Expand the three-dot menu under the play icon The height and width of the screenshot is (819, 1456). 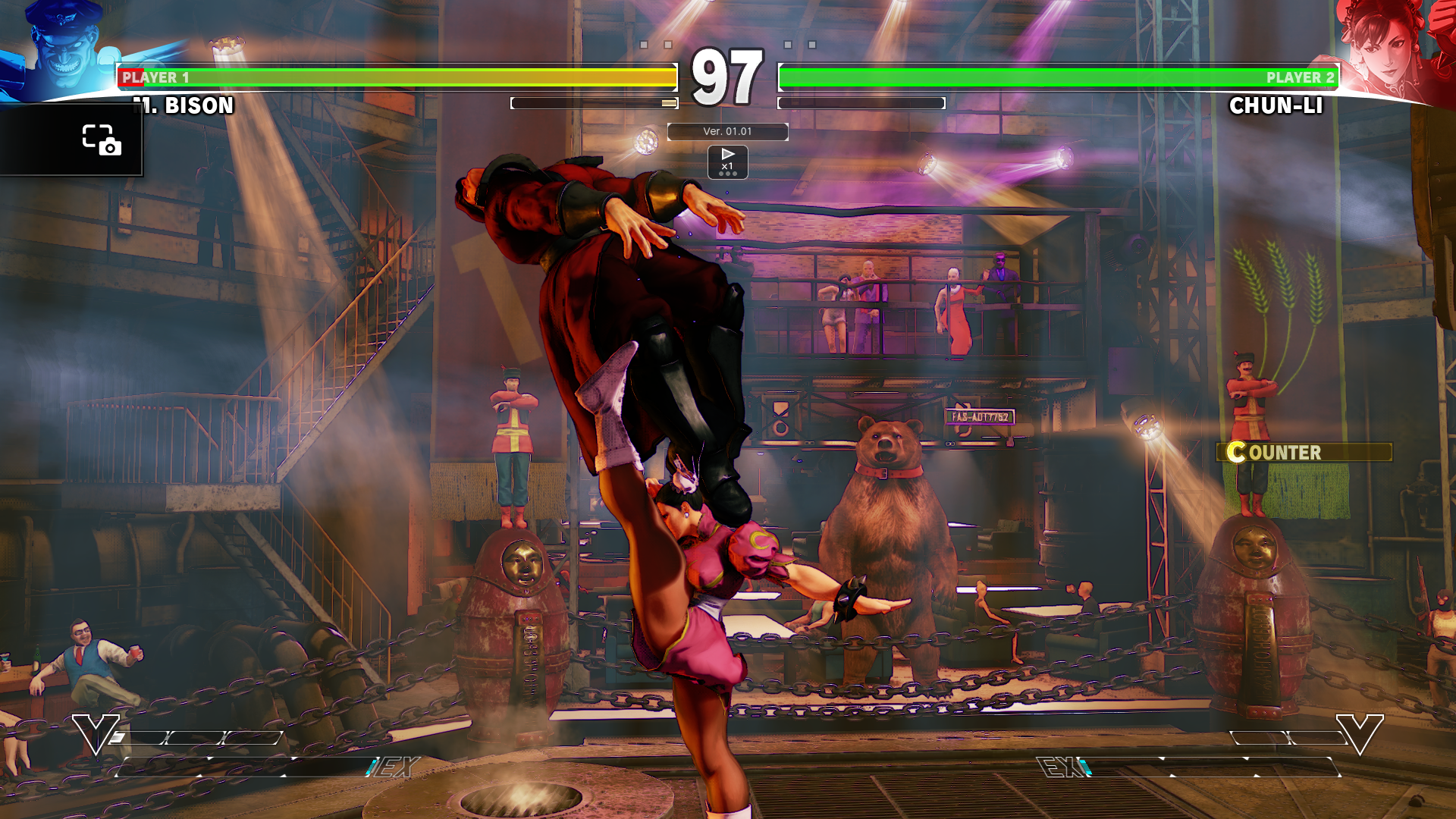(x=729, y=173)
